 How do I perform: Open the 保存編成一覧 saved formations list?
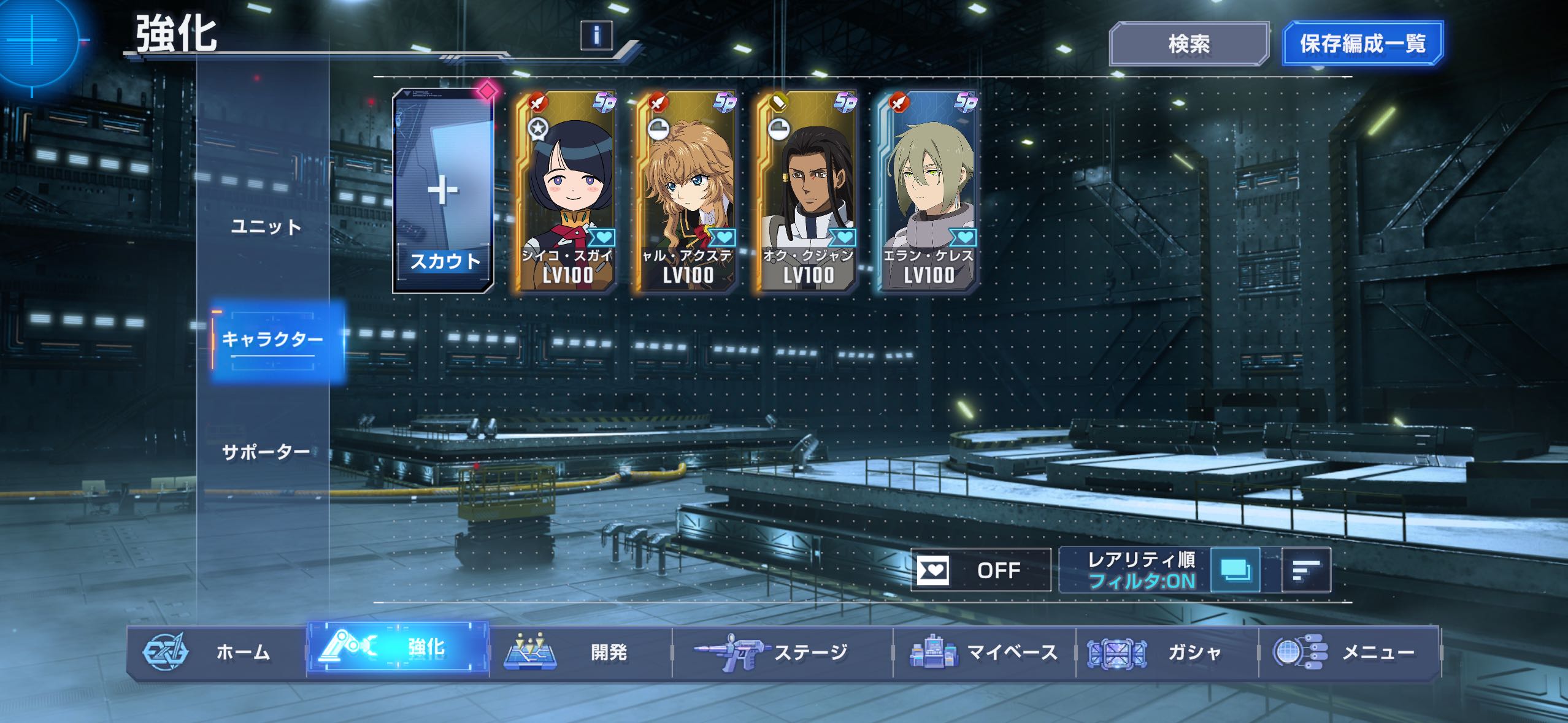[x=1362, y=44]
